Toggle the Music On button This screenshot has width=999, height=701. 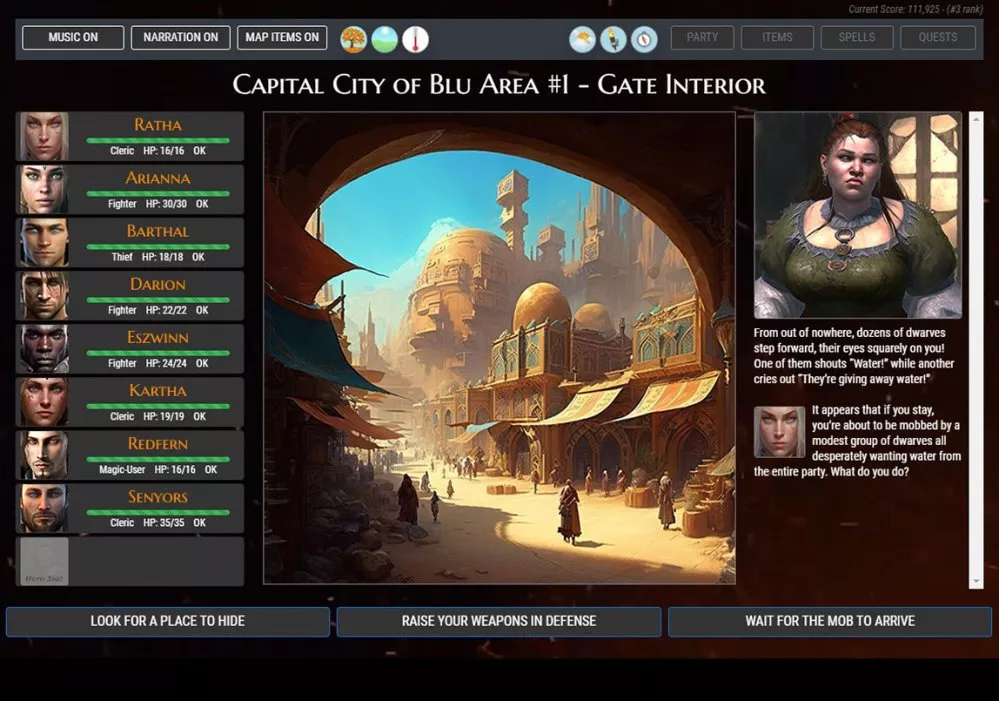(x=73, y=38)
